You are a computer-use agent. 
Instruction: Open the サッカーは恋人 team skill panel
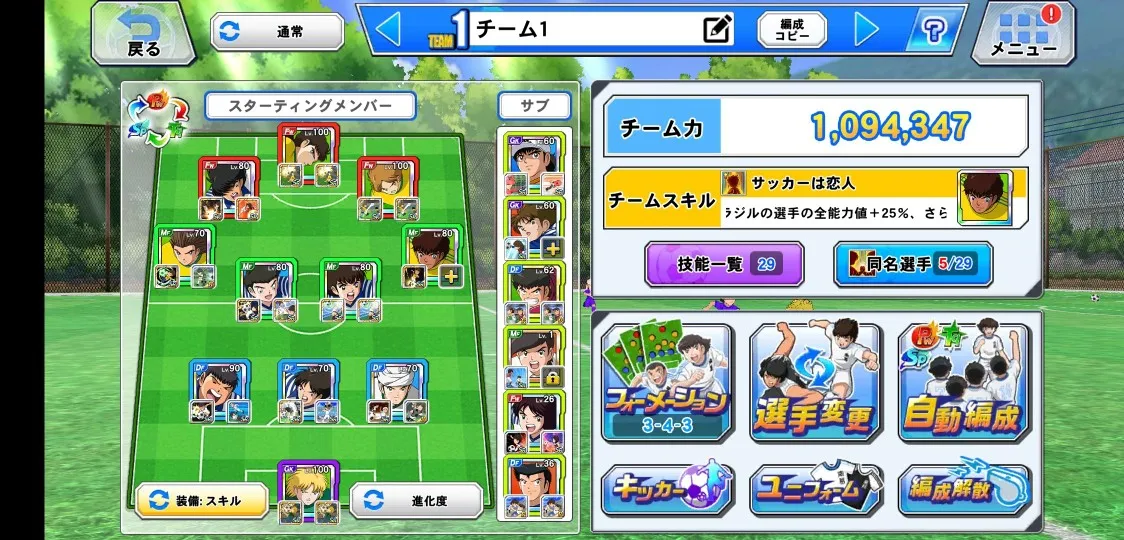(x=816, y=197)
